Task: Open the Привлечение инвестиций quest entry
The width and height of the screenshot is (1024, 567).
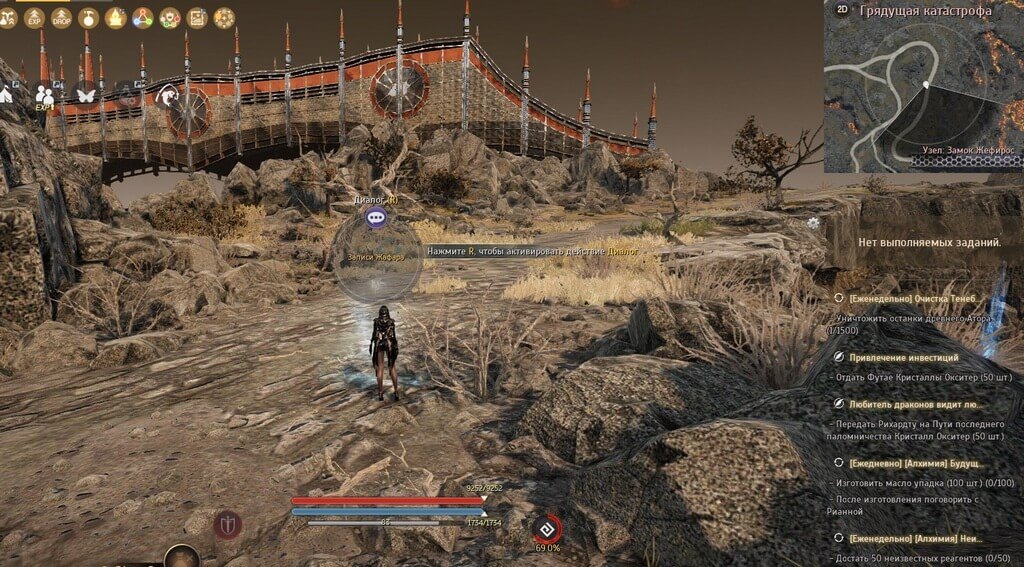Action: (903, 357)
